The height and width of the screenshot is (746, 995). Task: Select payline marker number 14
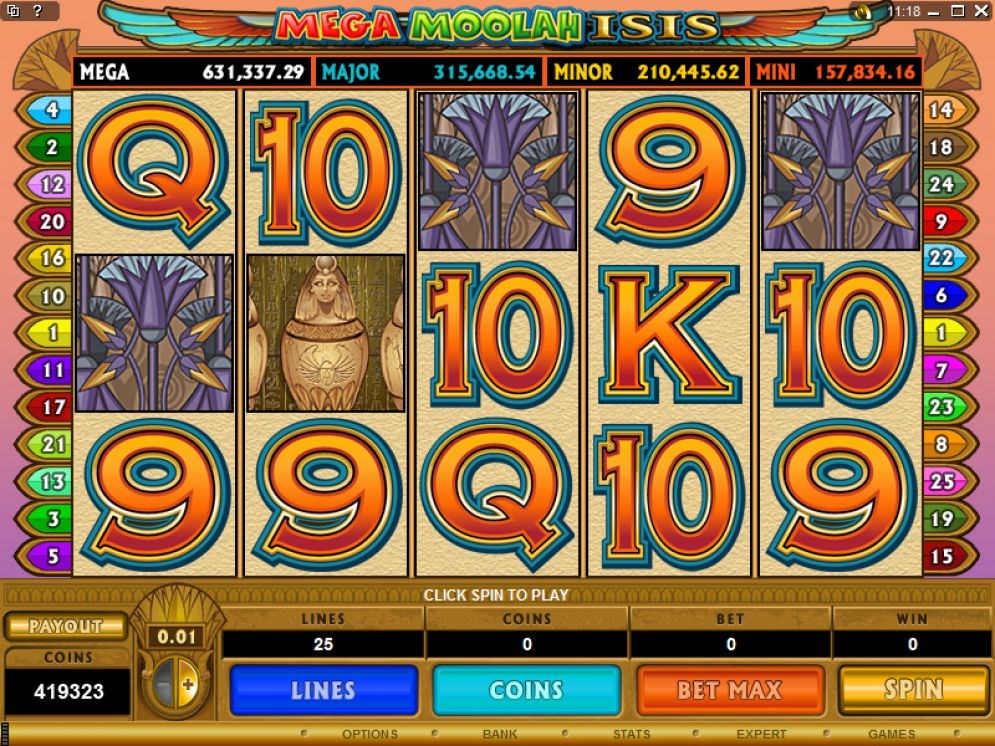942,110
